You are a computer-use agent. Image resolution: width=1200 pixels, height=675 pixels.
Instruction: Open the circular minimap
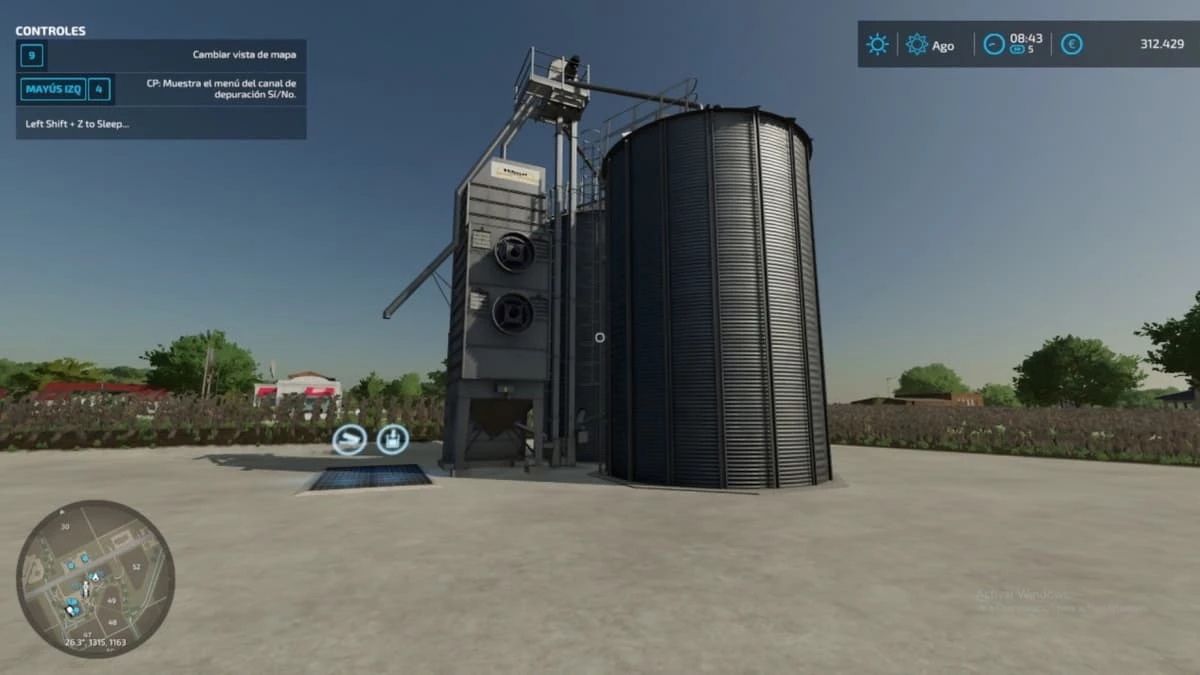(x=95, y=579)
